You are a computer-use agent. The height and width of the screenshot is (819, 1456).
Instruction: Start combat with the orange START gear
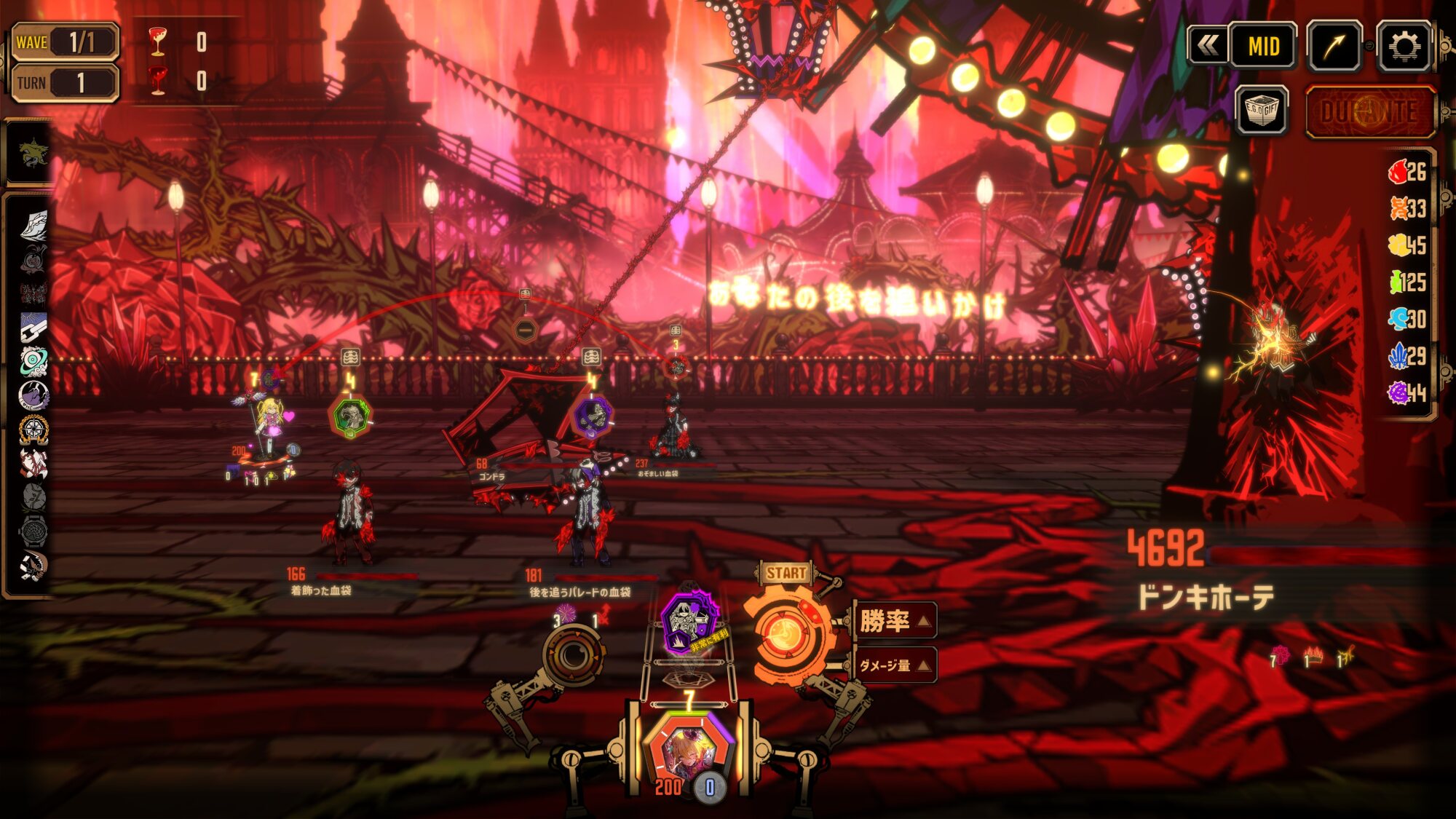pyautogui.click(x=786, y=635)
